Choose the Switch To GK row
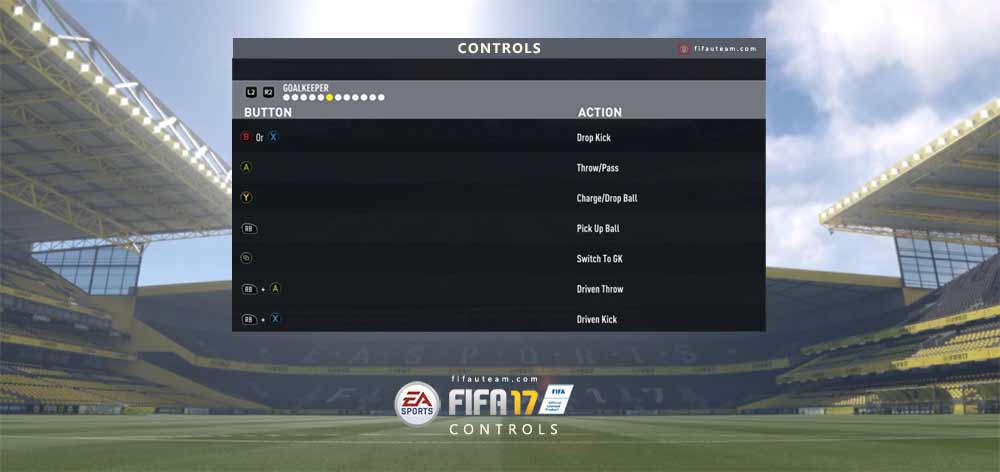 click(499, 259)
